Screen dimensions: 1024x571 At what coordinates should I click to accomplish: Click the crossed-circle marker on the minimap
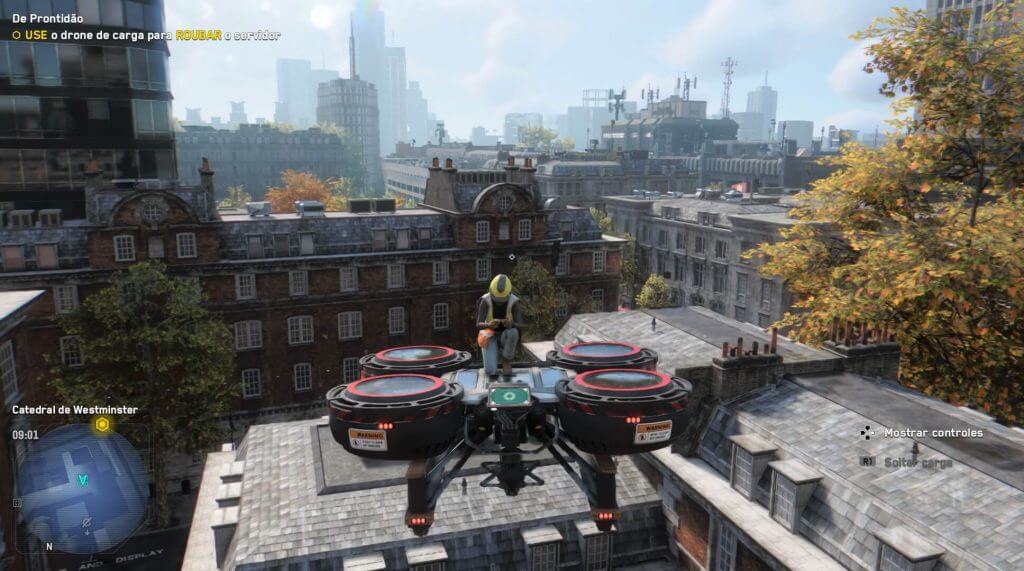[x=87, y=522]
